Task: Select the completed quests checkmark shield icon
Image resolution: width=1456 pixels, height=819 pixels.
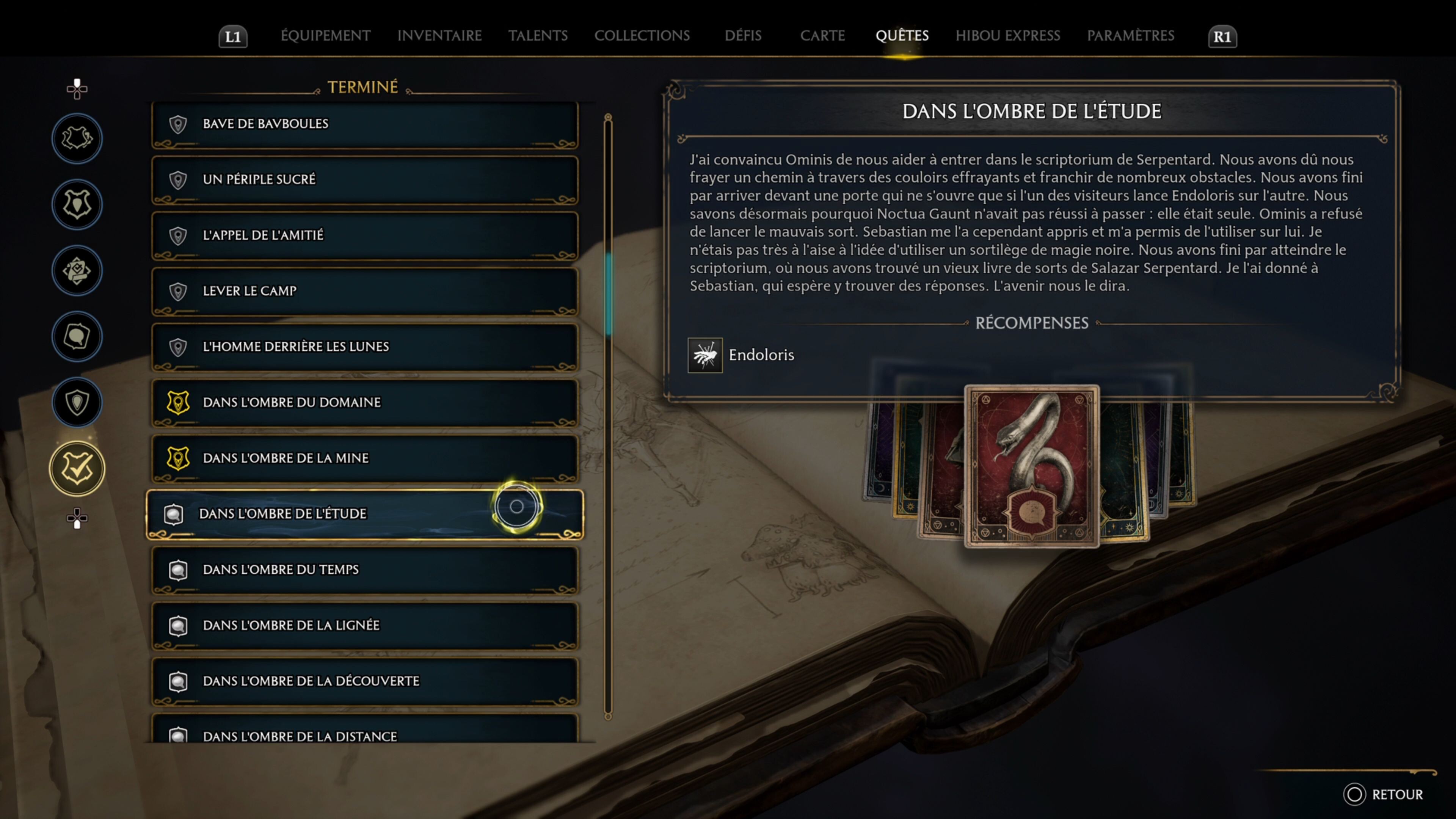Action: (77, 468)
